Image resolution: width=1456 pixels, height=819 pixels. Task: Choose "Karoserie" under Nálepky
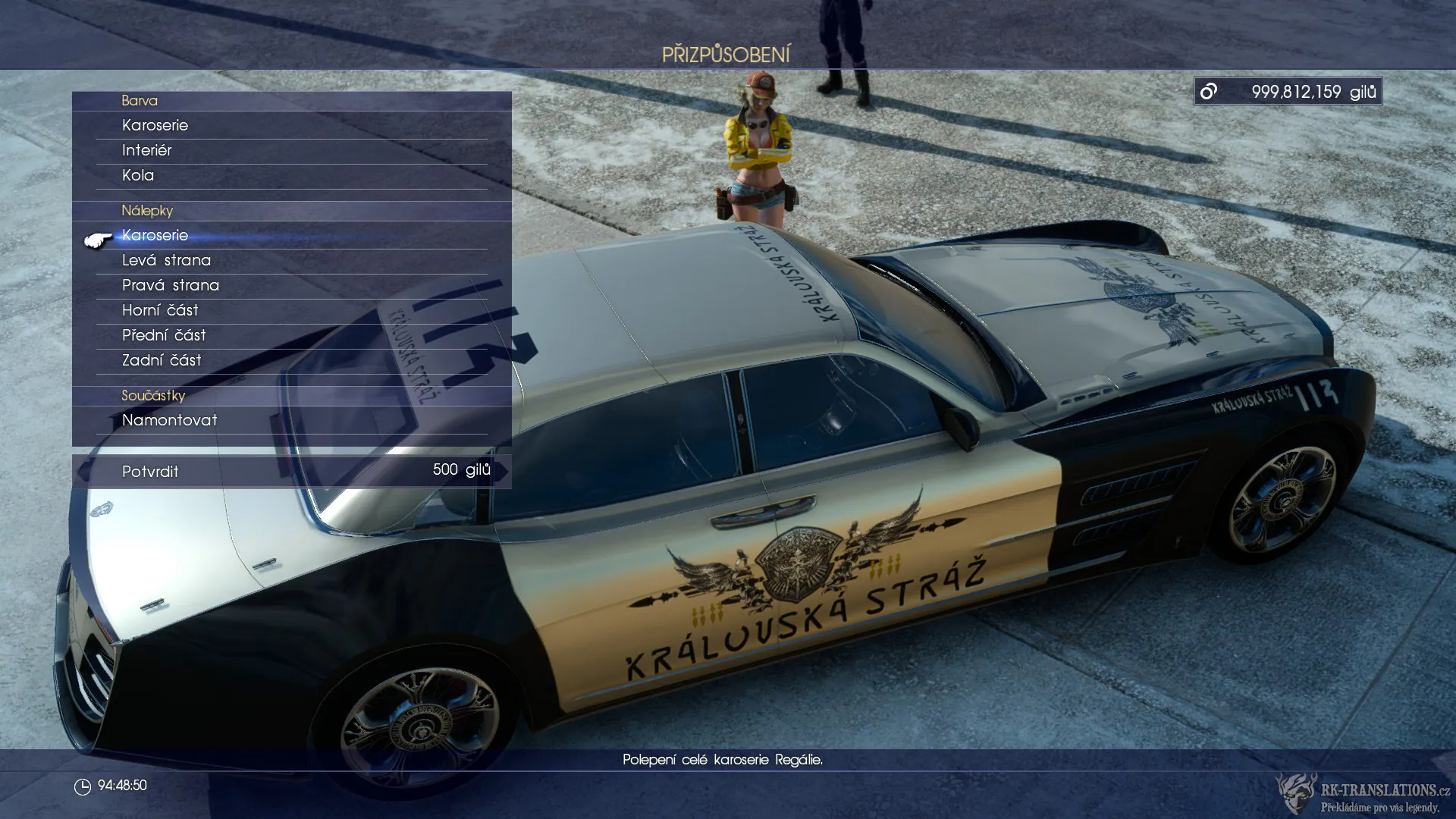point(155,235)
